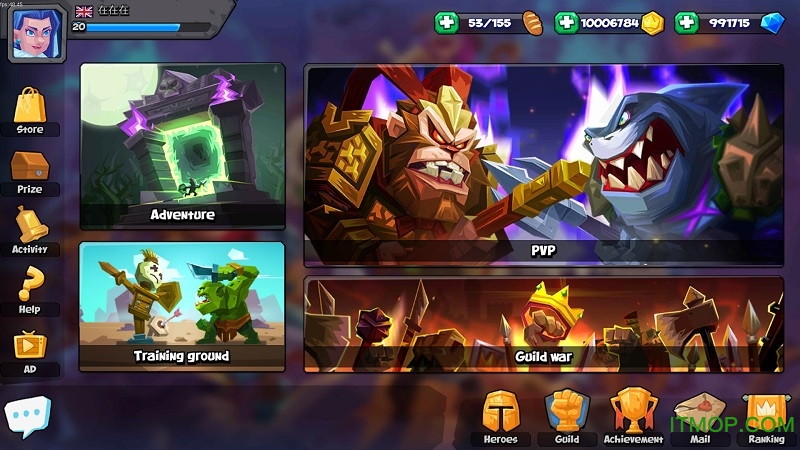The width and height of the screenshot is (800, 450).
Task: Open the Help question mark
Action: click(30, 290)
